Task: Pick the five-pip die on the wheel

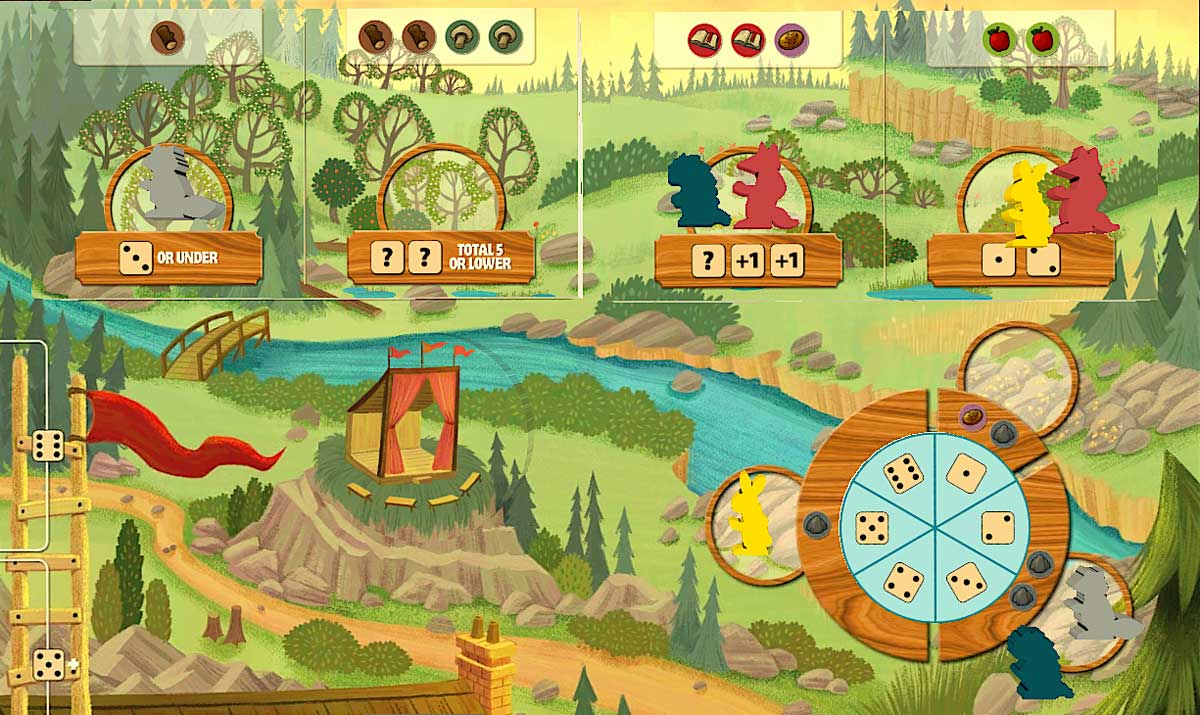Action: (x=873, y=527)
